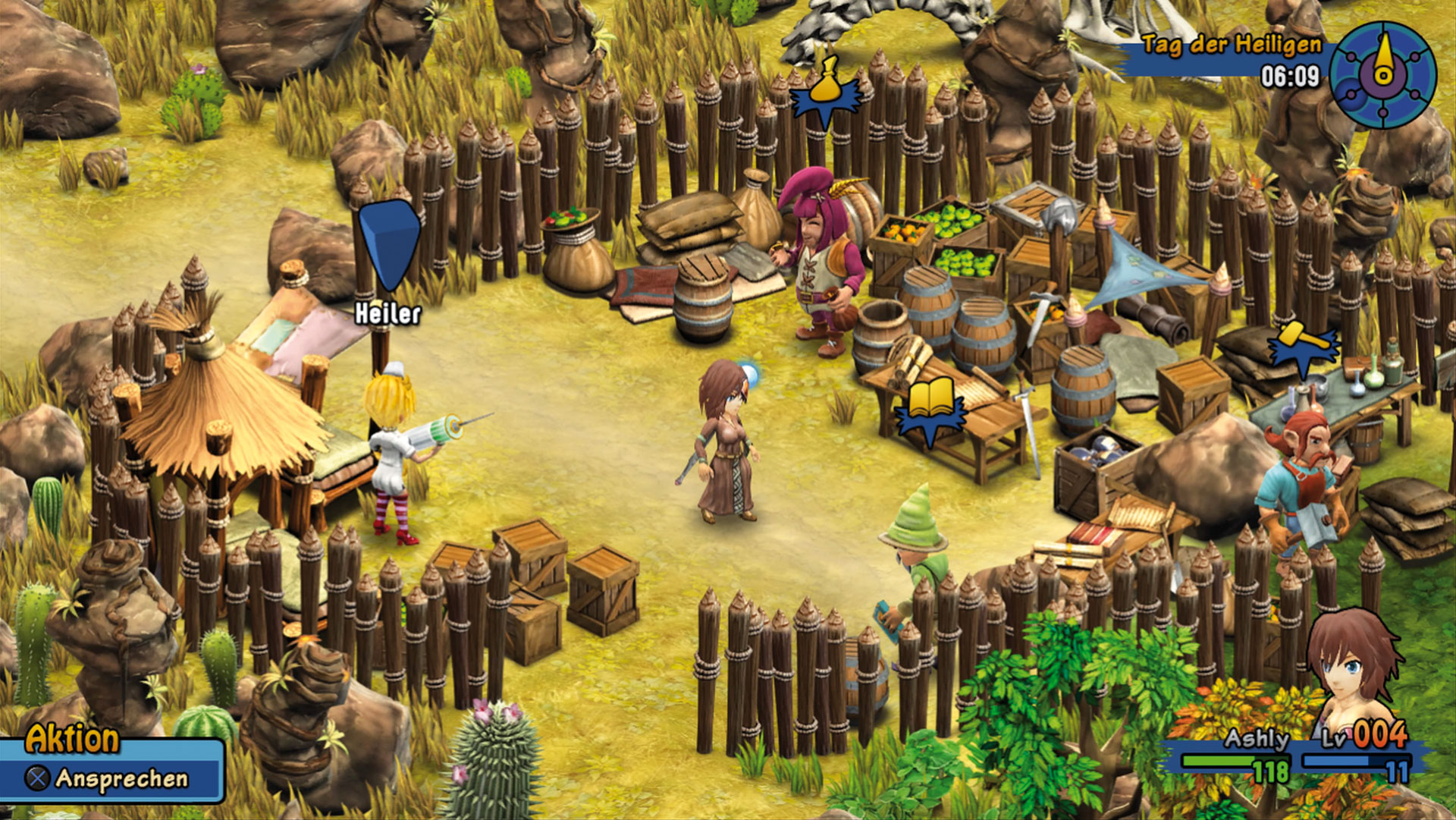Click the day-night clock dial
Screen dimensions: 1456x820
coord(1382,74)
